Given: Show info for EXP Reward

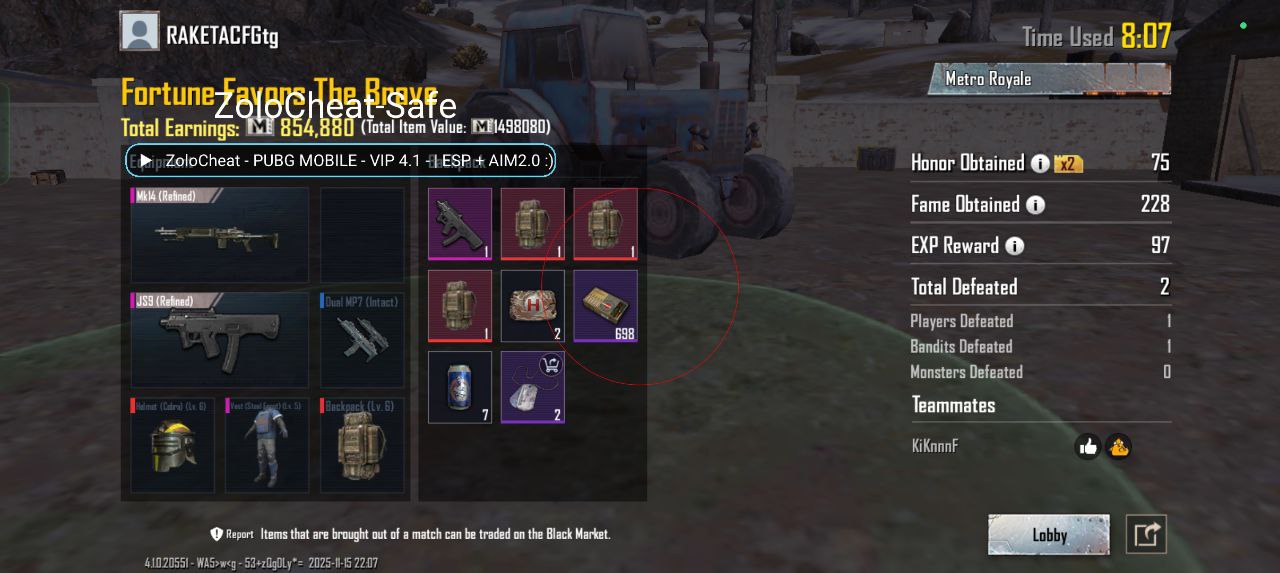Looking at the screenshot, I should pos(1014,246).
